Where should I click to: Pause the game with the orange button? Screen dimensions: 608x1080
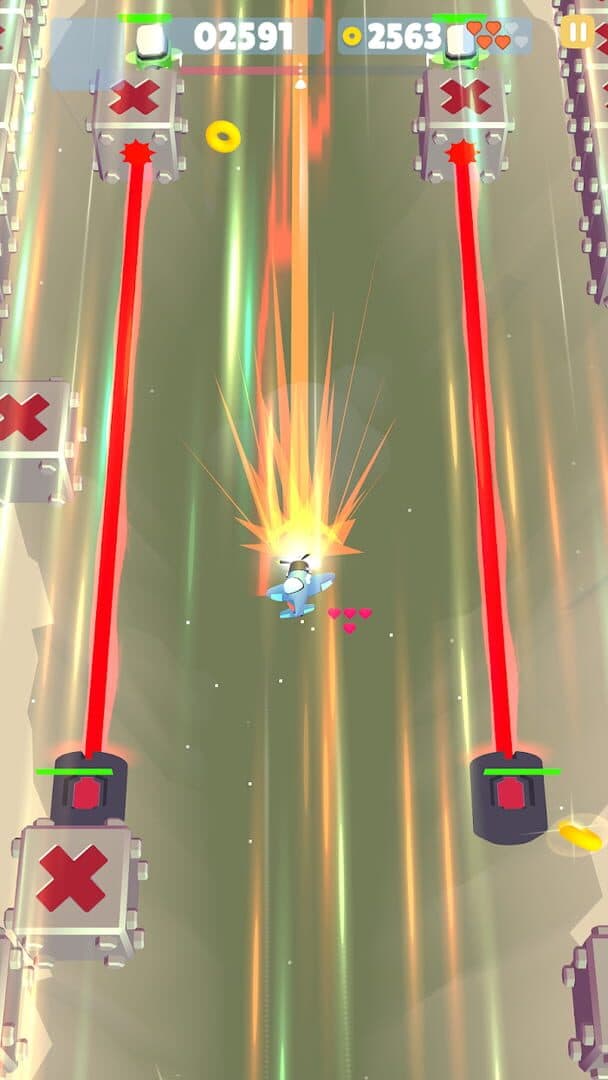(577, 31)
